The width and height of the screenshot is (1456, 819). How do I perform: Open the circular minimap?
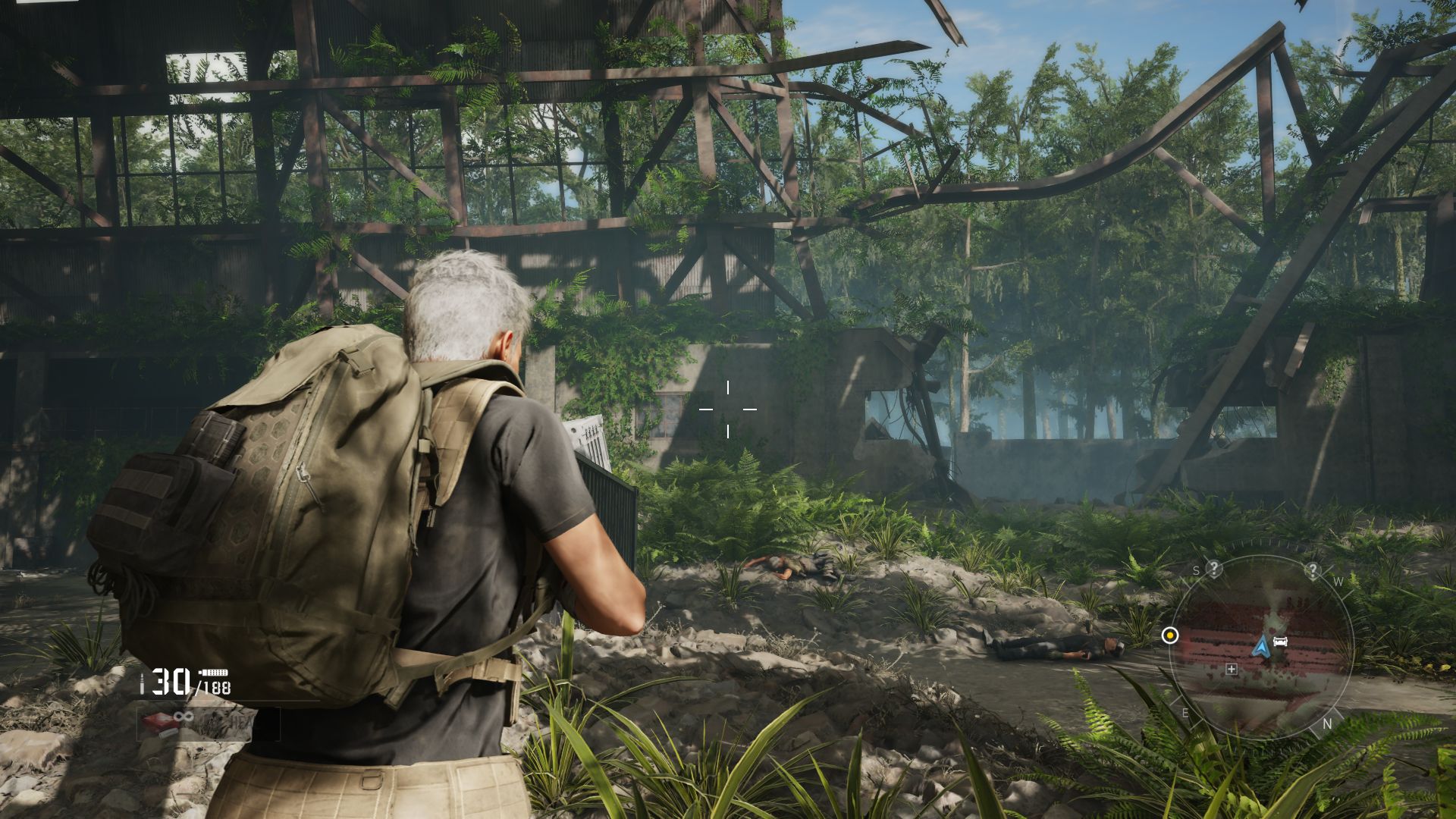tap(1260, 647)
